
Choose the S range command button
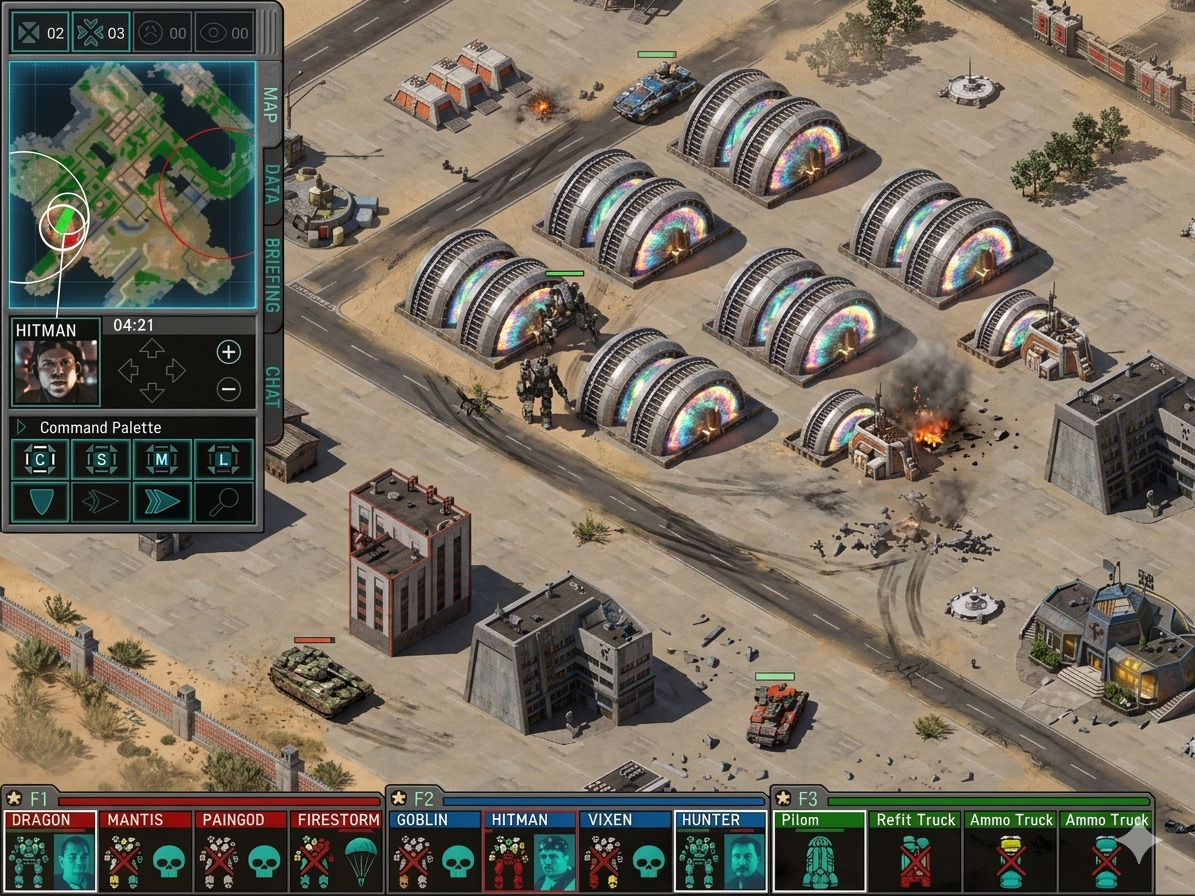point(102,460)
